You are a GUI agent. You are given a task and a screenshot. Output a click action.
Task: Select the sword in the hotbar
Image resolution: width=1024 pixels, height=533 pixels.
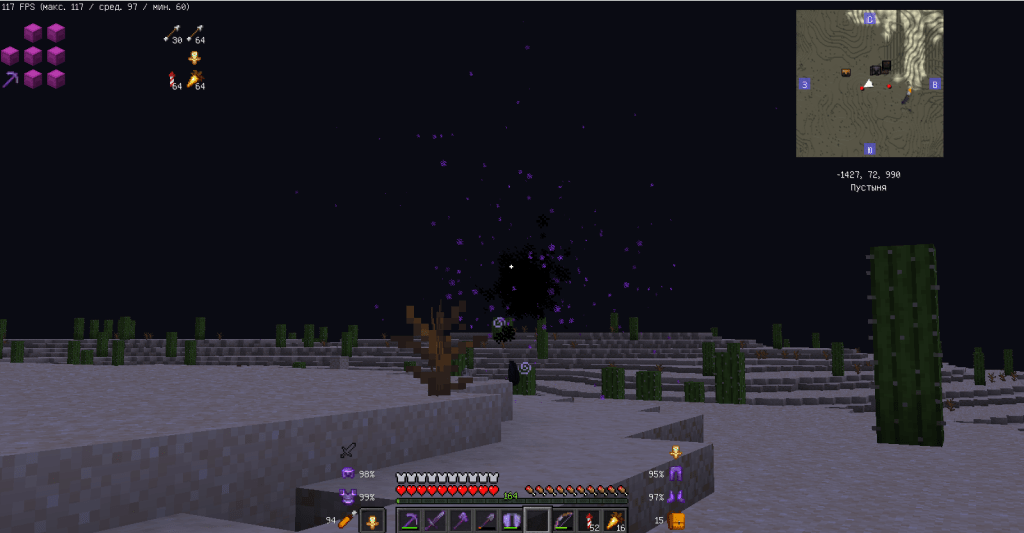point(435,520)
